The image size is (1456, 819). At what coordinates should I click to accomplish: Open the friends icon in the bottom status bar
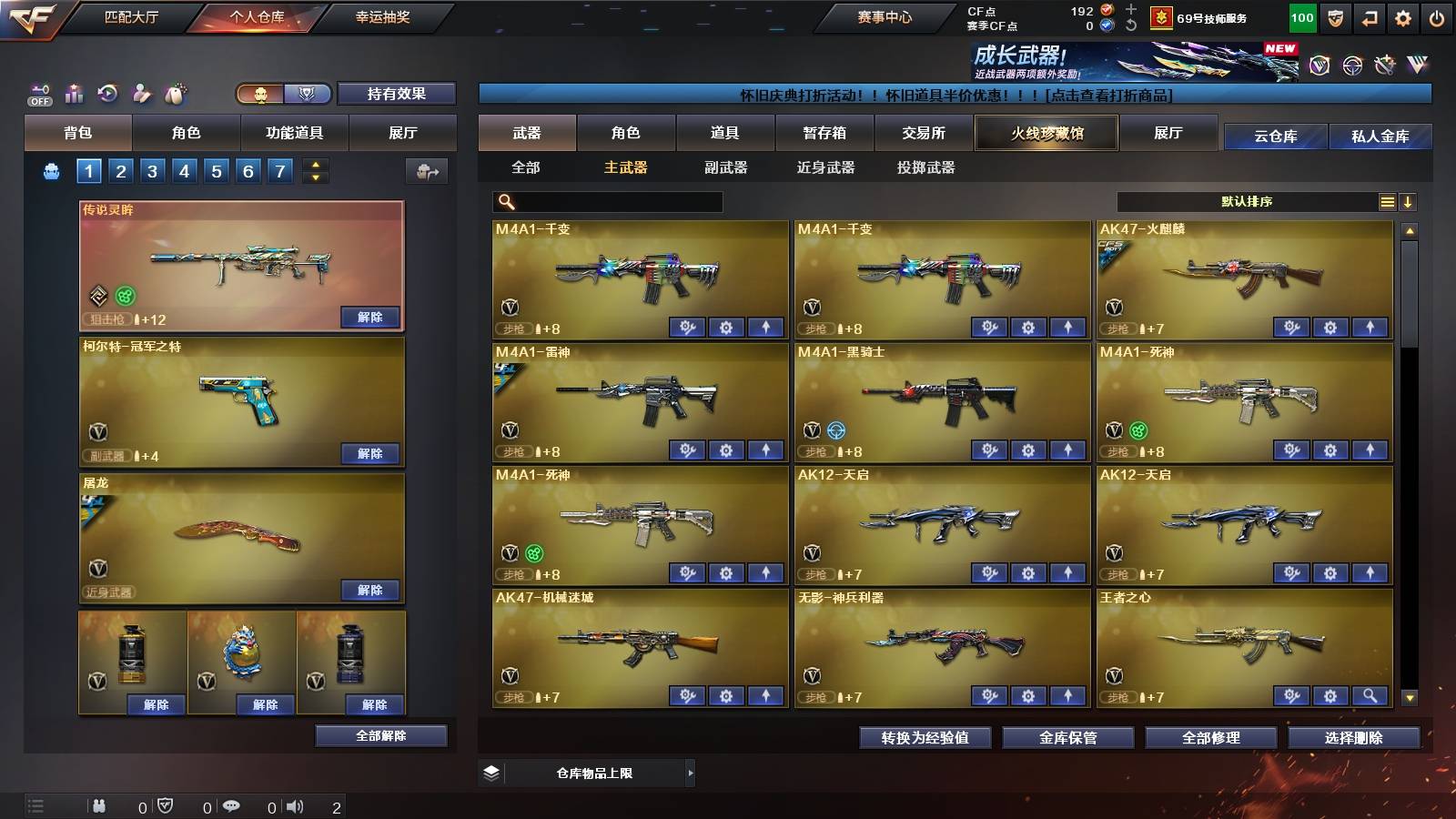coord(98,806)
